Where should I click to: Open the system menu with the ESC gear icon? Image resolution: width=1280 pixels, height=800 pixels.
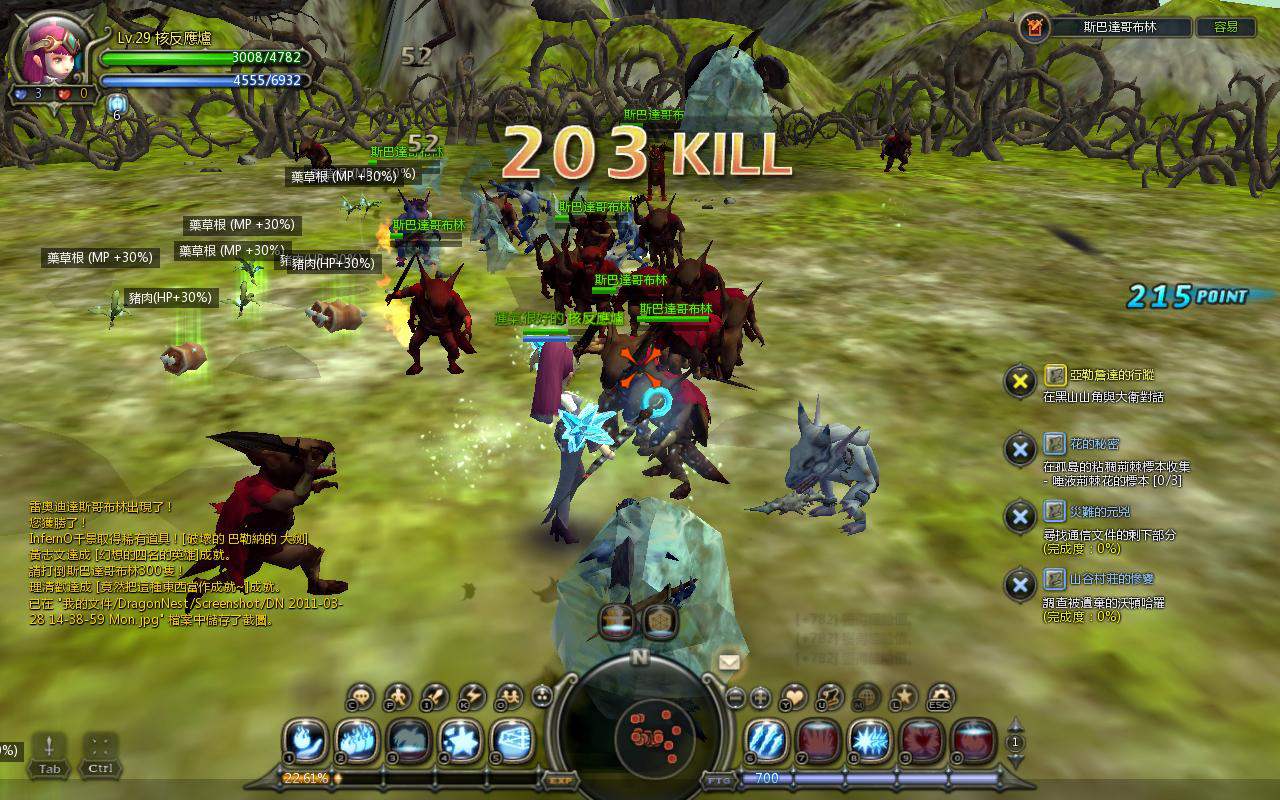point(940,696)
